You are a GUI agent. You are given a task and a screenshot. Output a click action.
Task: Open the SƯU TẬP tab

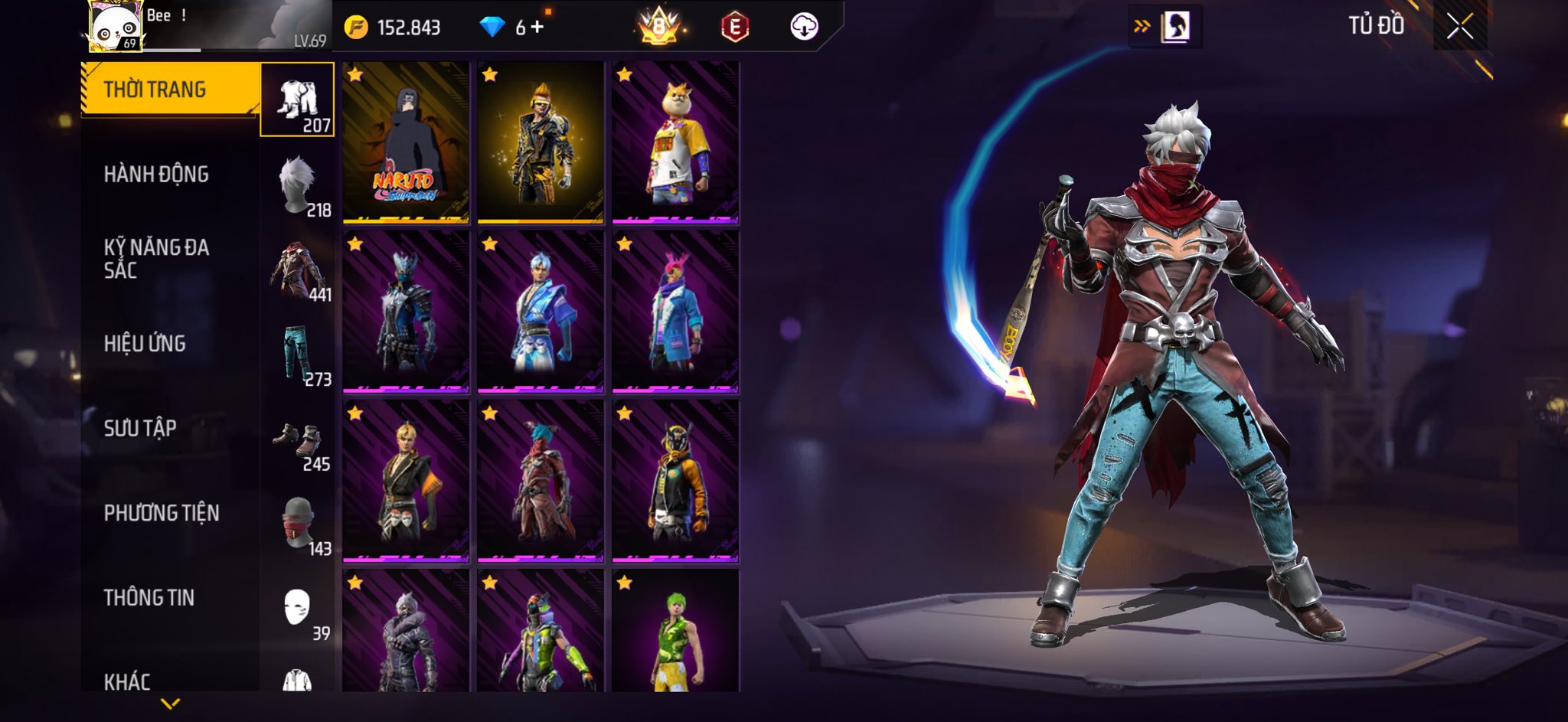pyautogui.click(x=140, y=428)
